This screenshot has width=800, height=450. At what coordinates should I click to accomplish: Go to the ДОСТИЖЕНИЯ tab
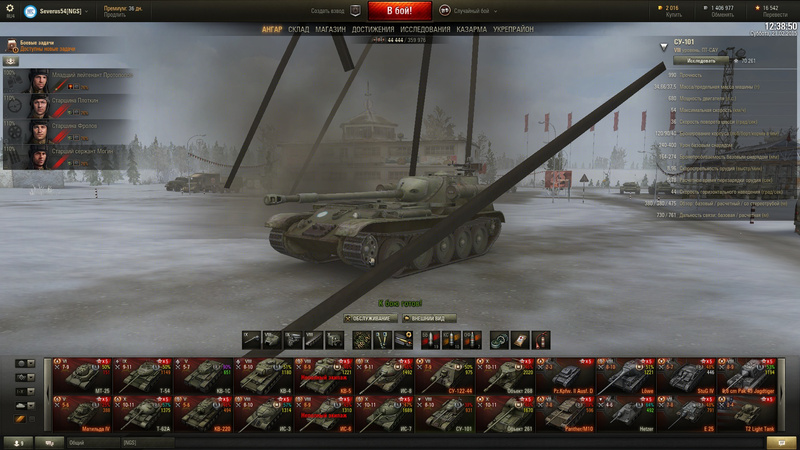point(373,30)
